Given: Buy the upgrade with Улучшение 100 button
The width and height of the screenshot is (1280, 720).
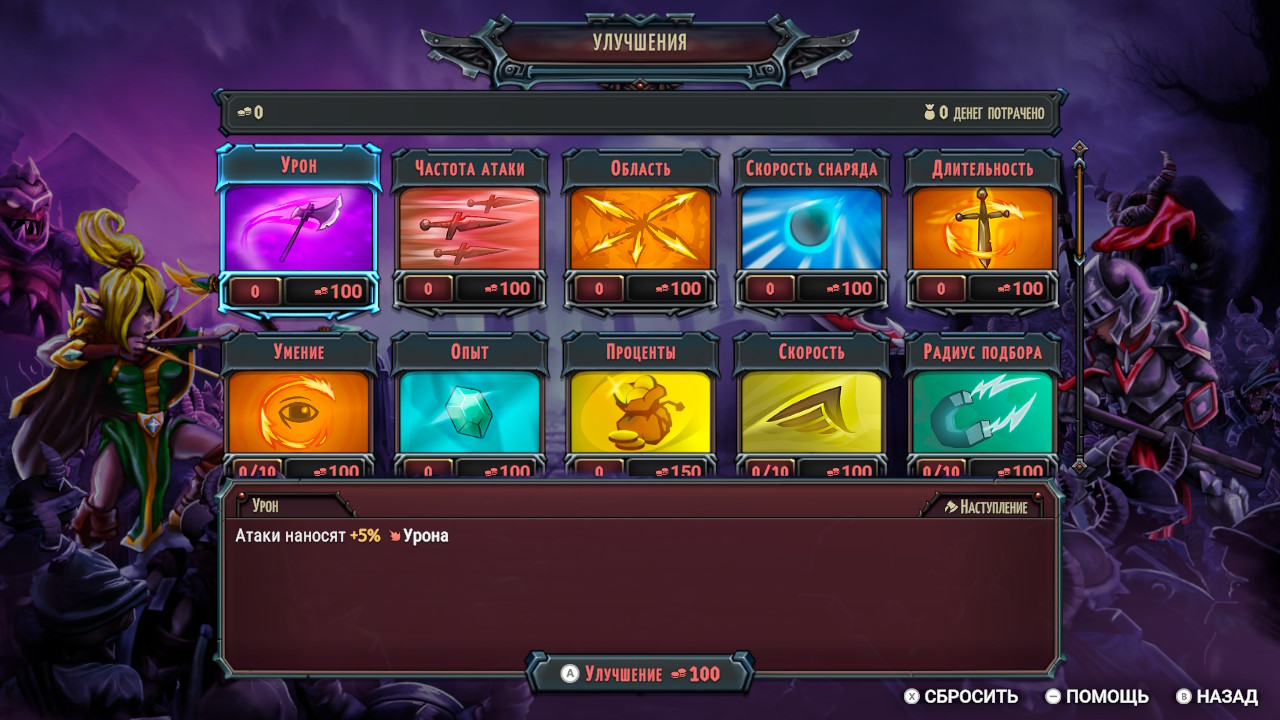Looking at the screenshot, I should pyautogui.click(x=640, y=674).
